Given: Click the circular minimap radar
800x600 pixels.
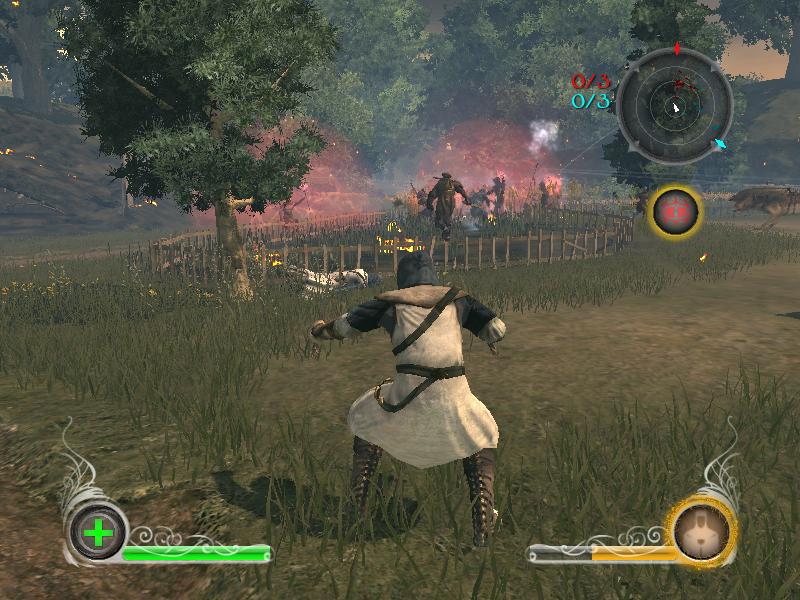Looking at the screenshot, I should tap(674, 104).
